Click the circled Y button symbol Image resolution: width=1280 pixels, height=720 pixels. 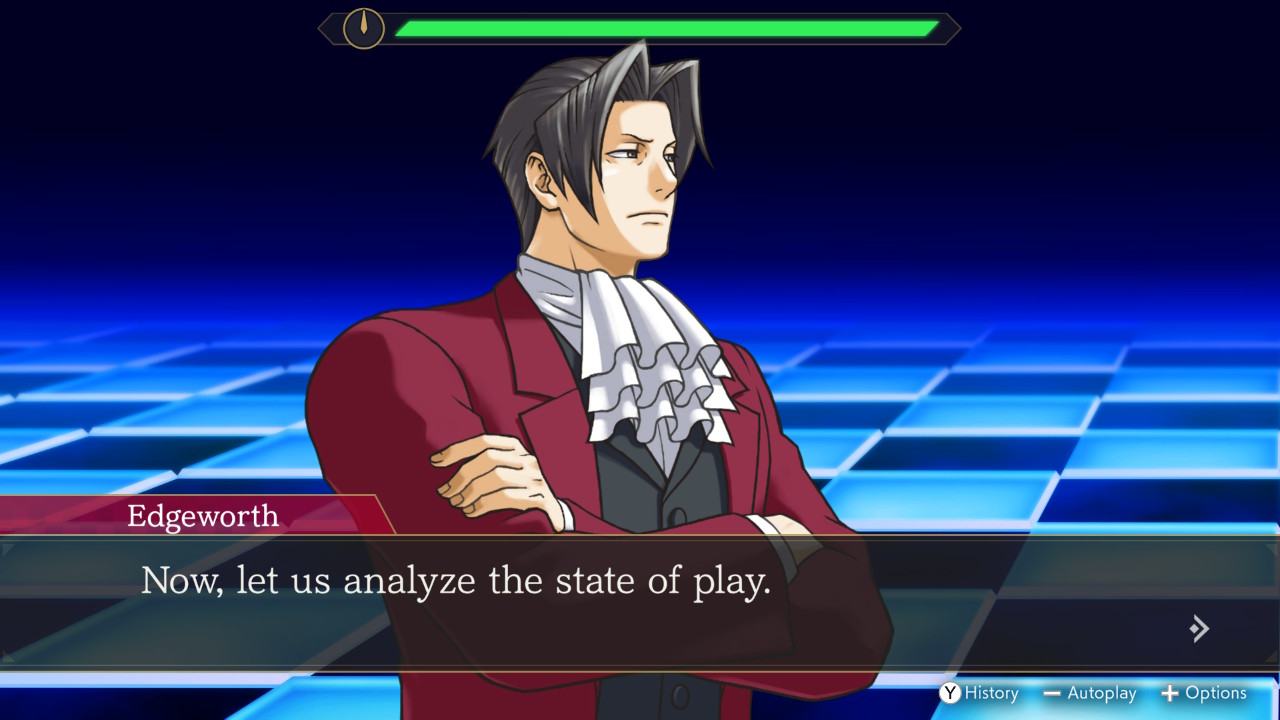pos(950,693)
